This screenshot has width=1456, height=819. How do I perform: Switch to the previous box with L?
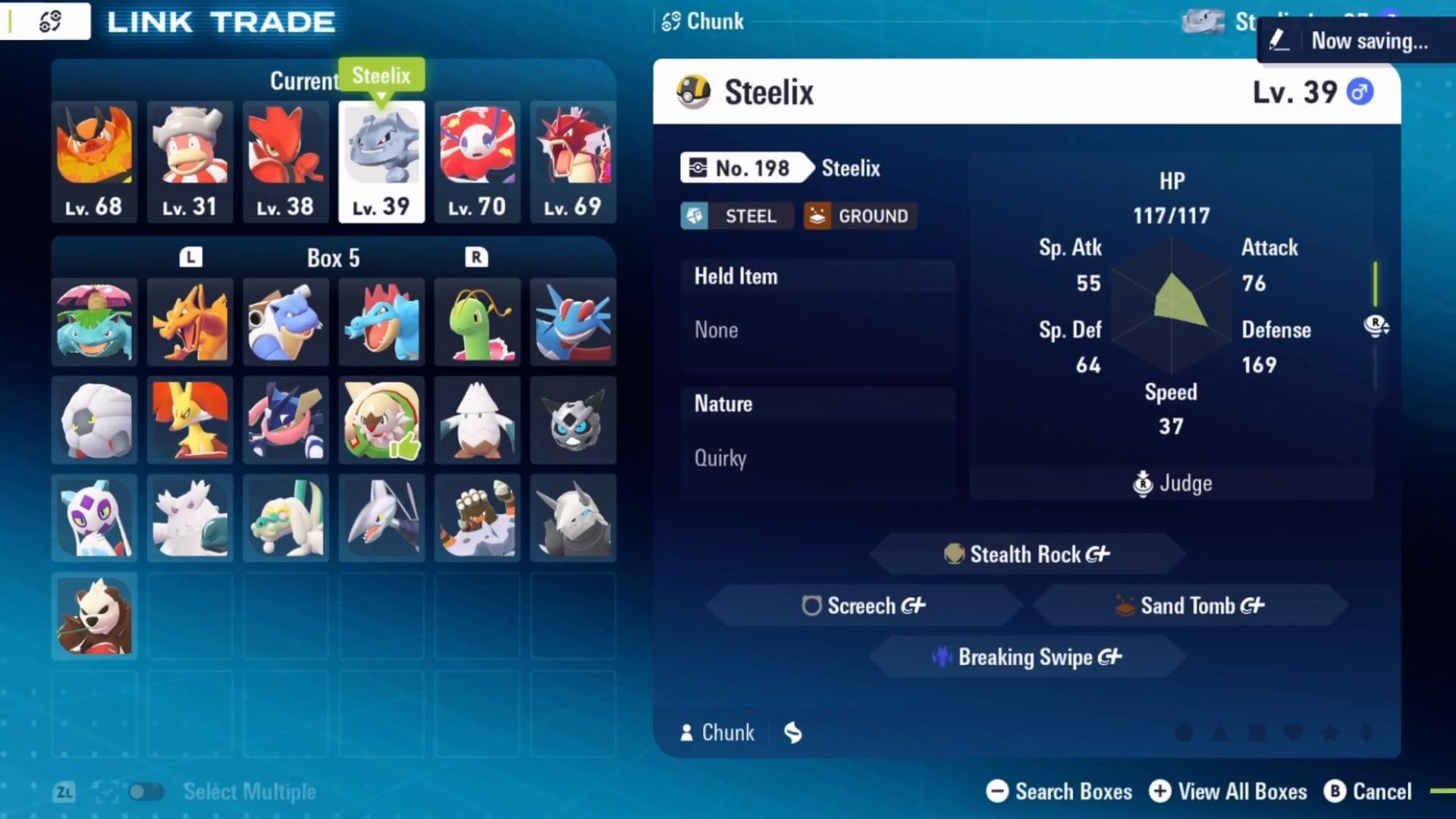point(190,256)
